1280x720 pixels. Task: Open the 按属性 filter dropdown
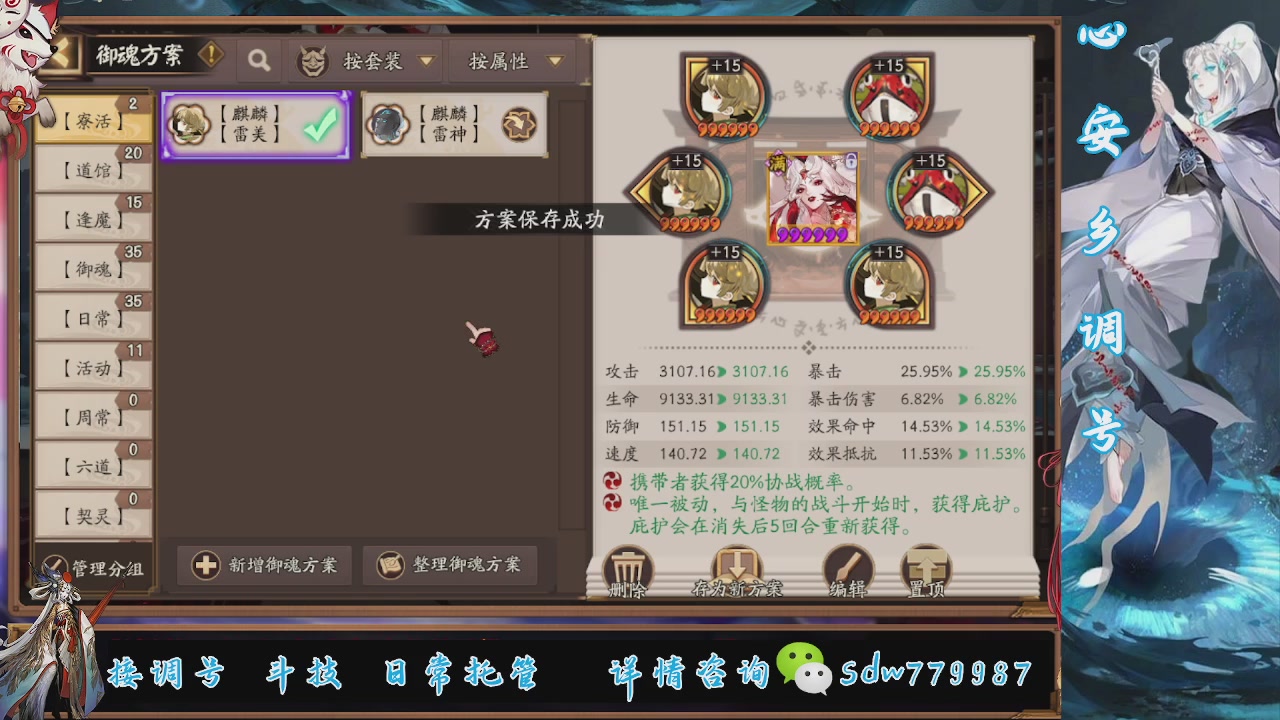coord(512,61)
